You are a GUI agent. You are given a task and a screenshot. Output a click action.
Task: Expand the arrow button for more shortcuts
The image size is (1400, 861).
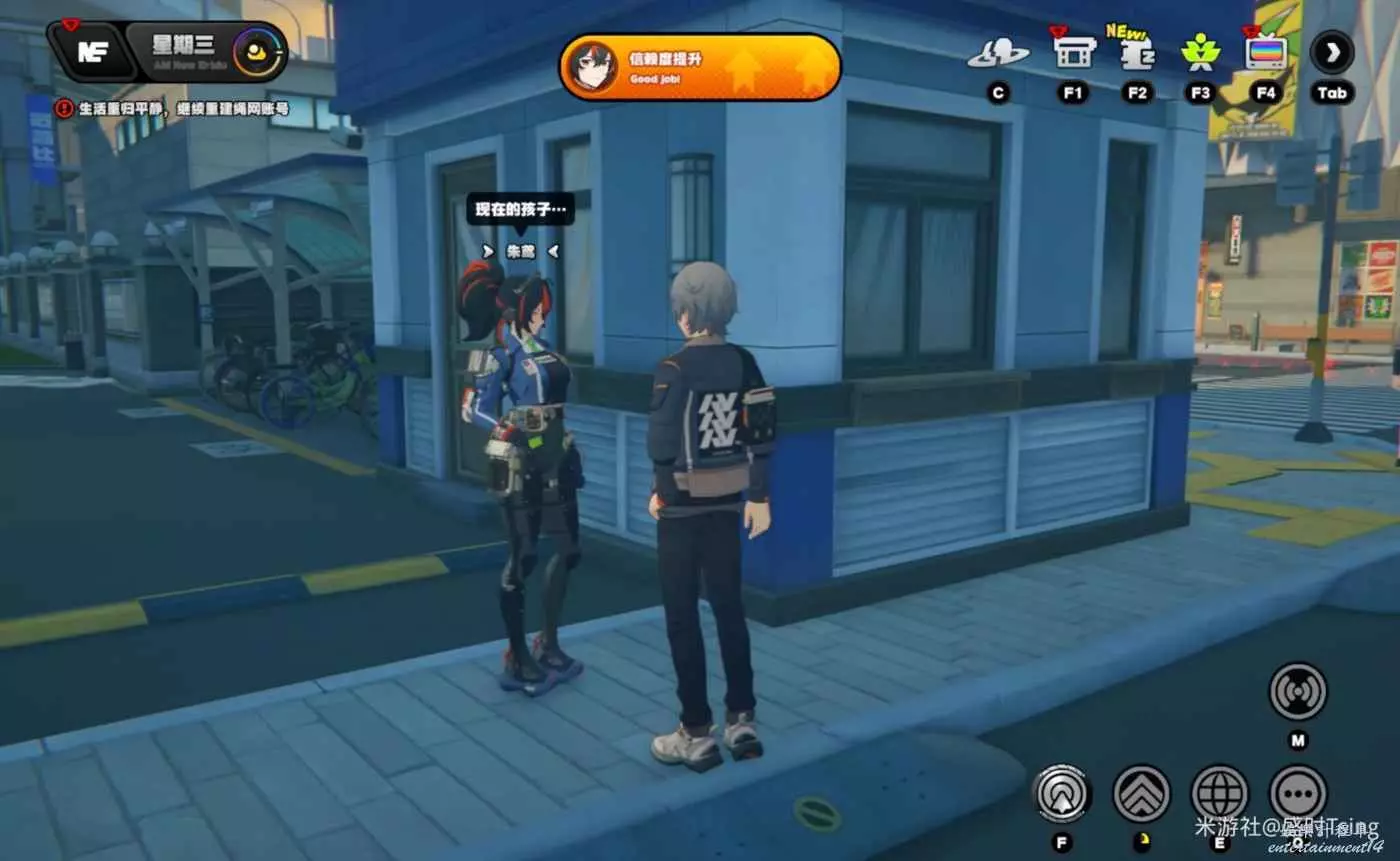coord(1332,52)
